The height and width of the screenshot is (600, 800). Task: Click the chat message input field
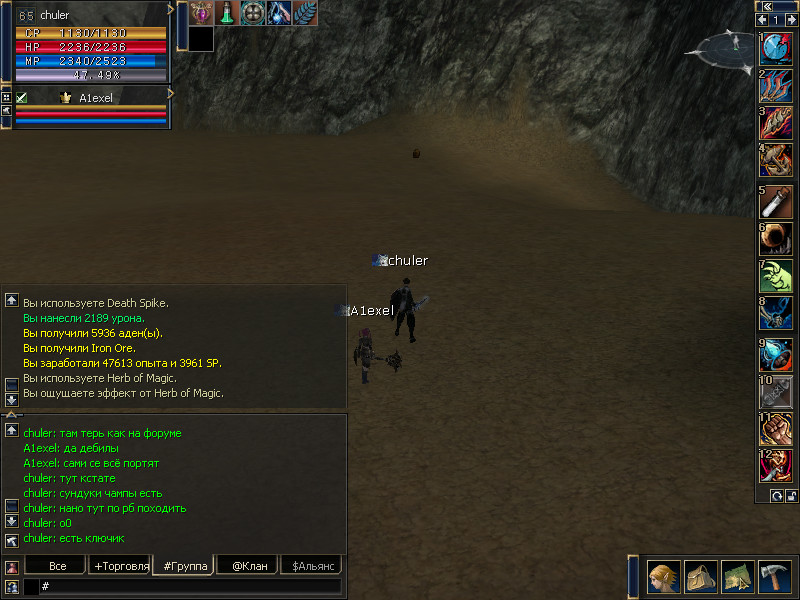pos(190,587)
